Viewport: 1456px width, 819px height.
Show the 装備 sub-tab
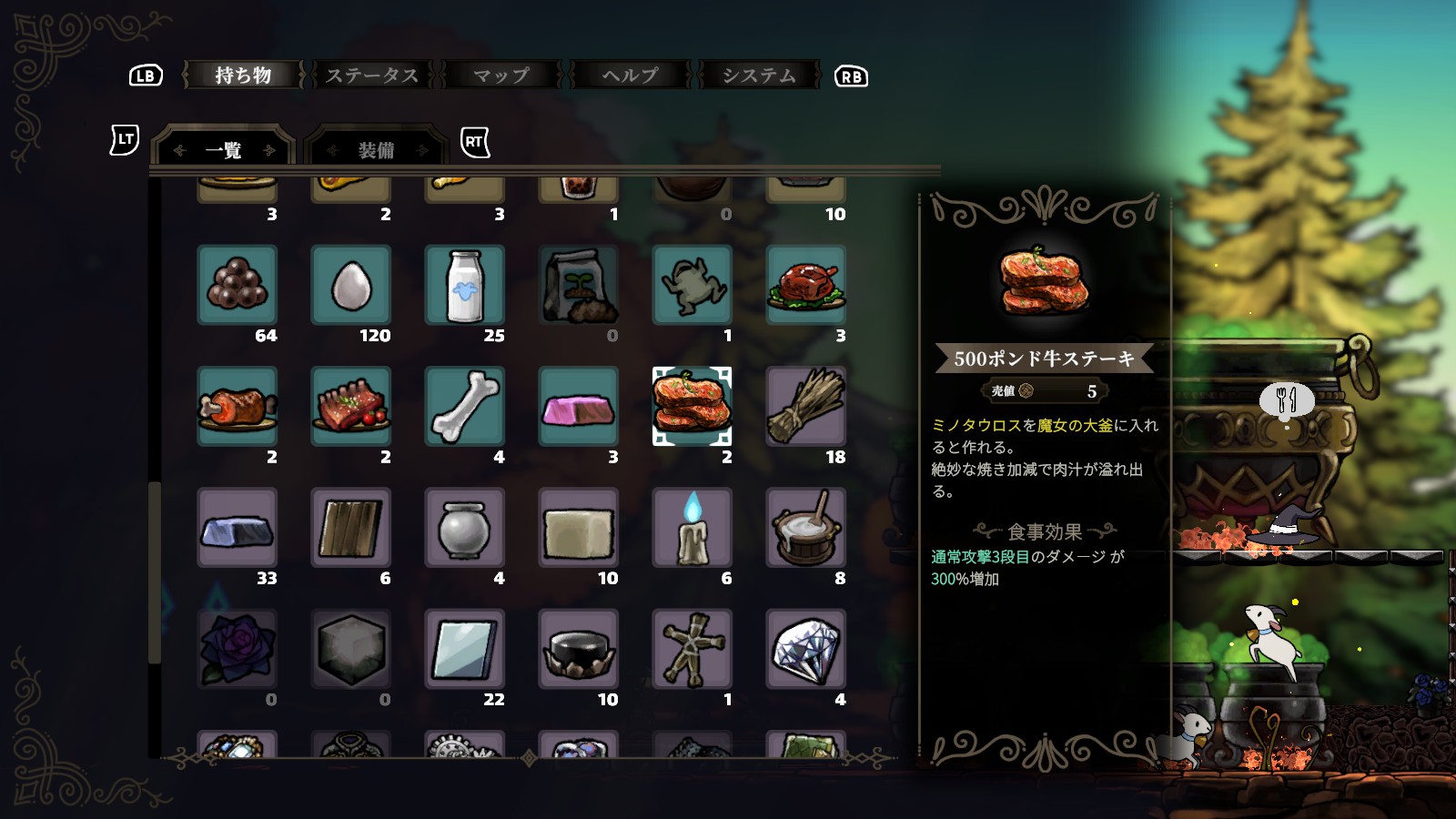(376, 150)
